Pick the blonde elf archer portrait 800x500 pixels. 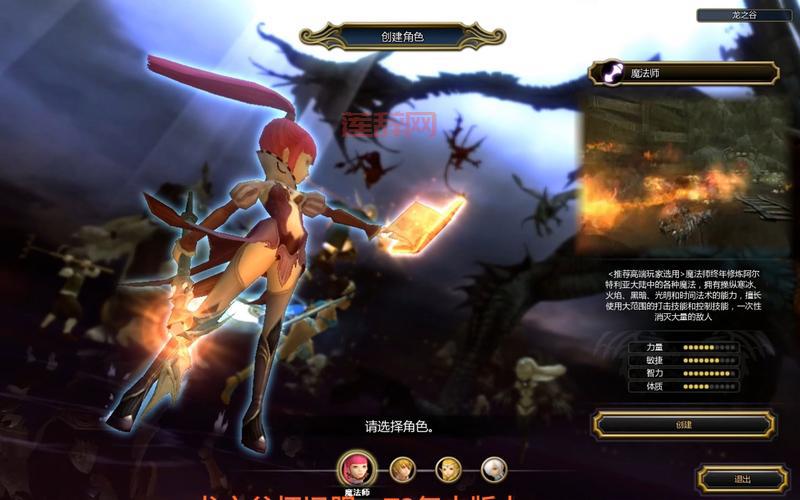448,468
